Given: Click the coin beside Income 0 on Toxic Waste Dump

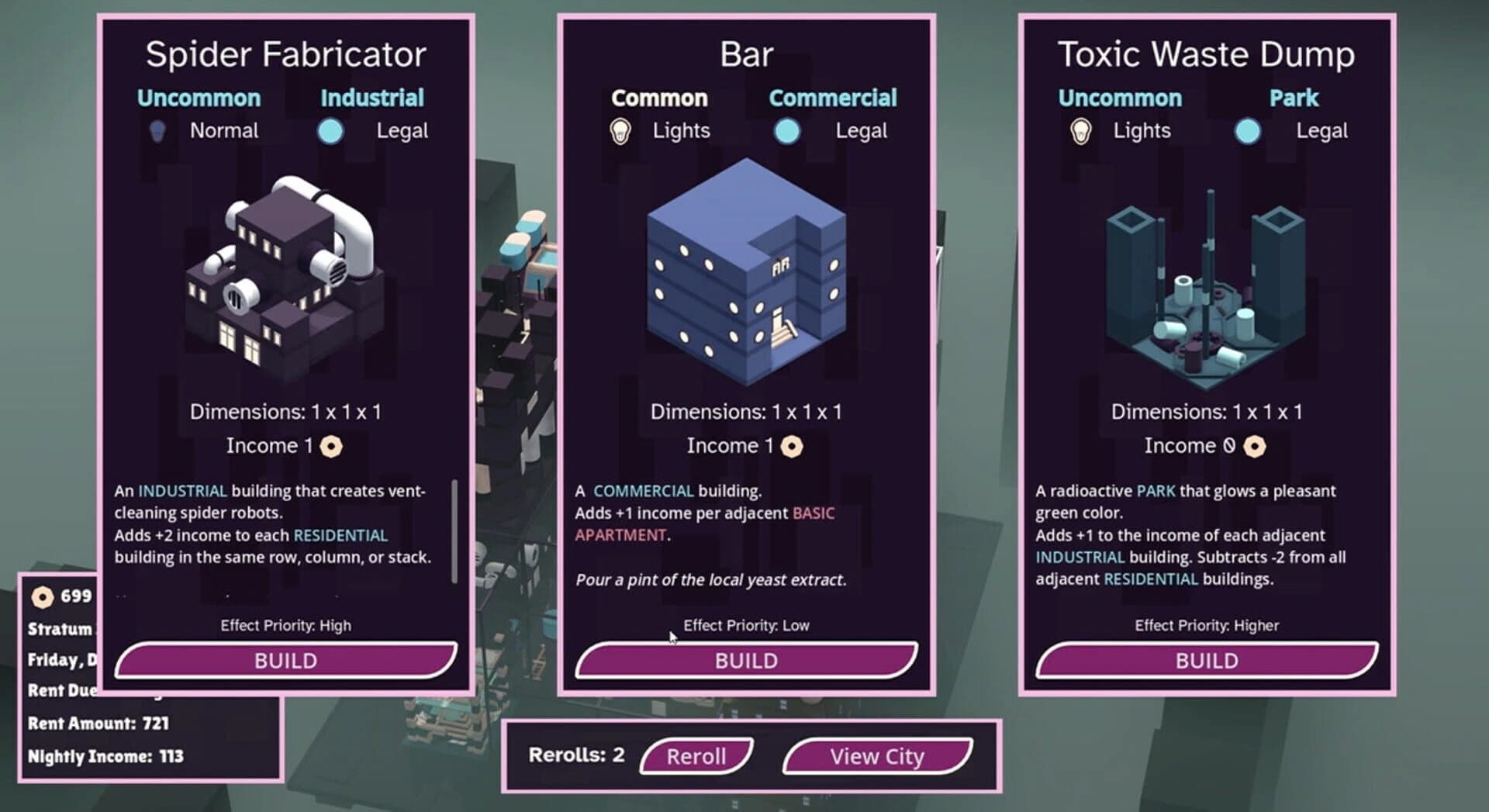Looking at the screenshot, I should coord(1254,445).
